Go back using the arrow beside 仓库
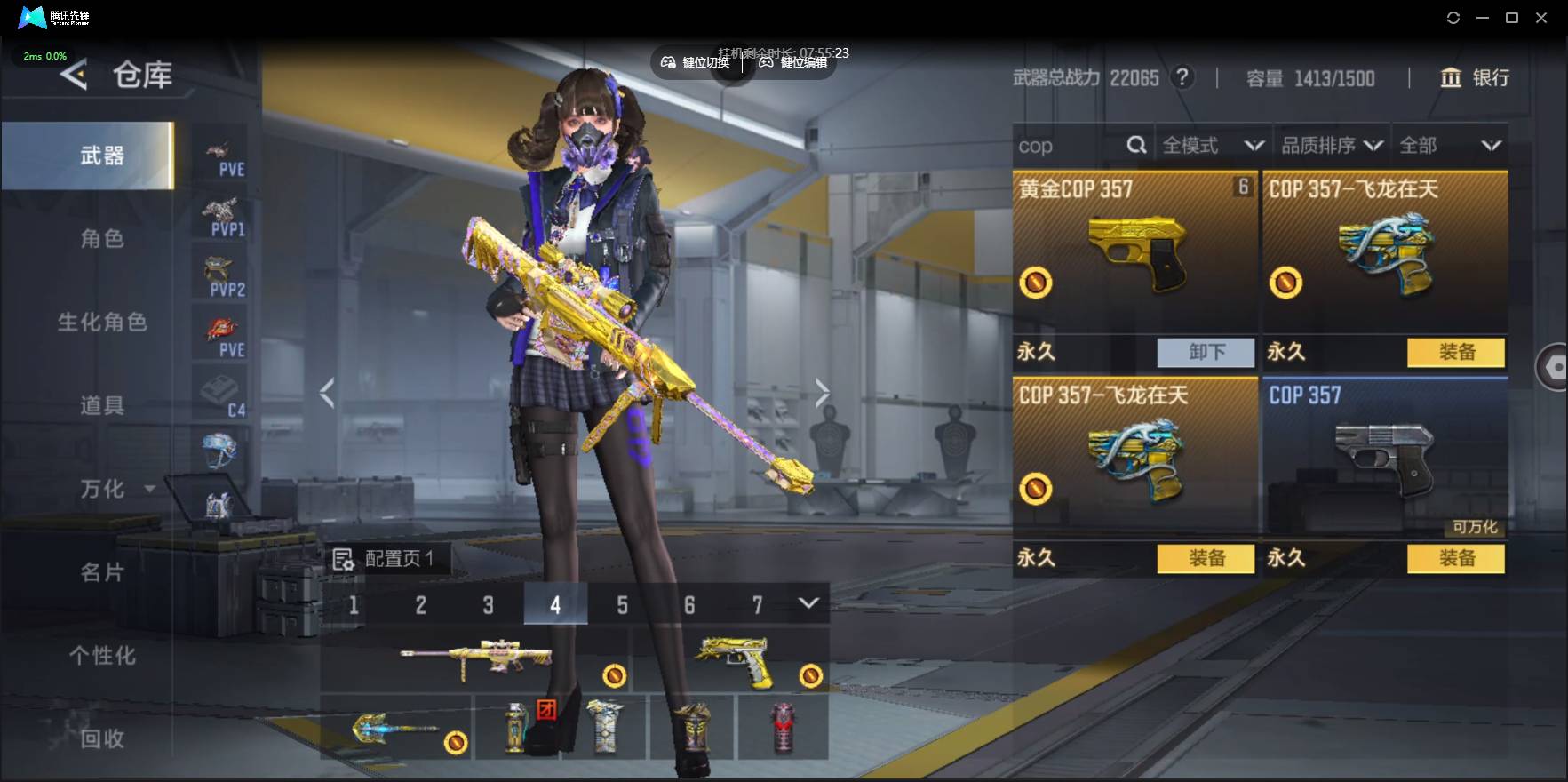The image size is (1568, 782). coord(74,75)
